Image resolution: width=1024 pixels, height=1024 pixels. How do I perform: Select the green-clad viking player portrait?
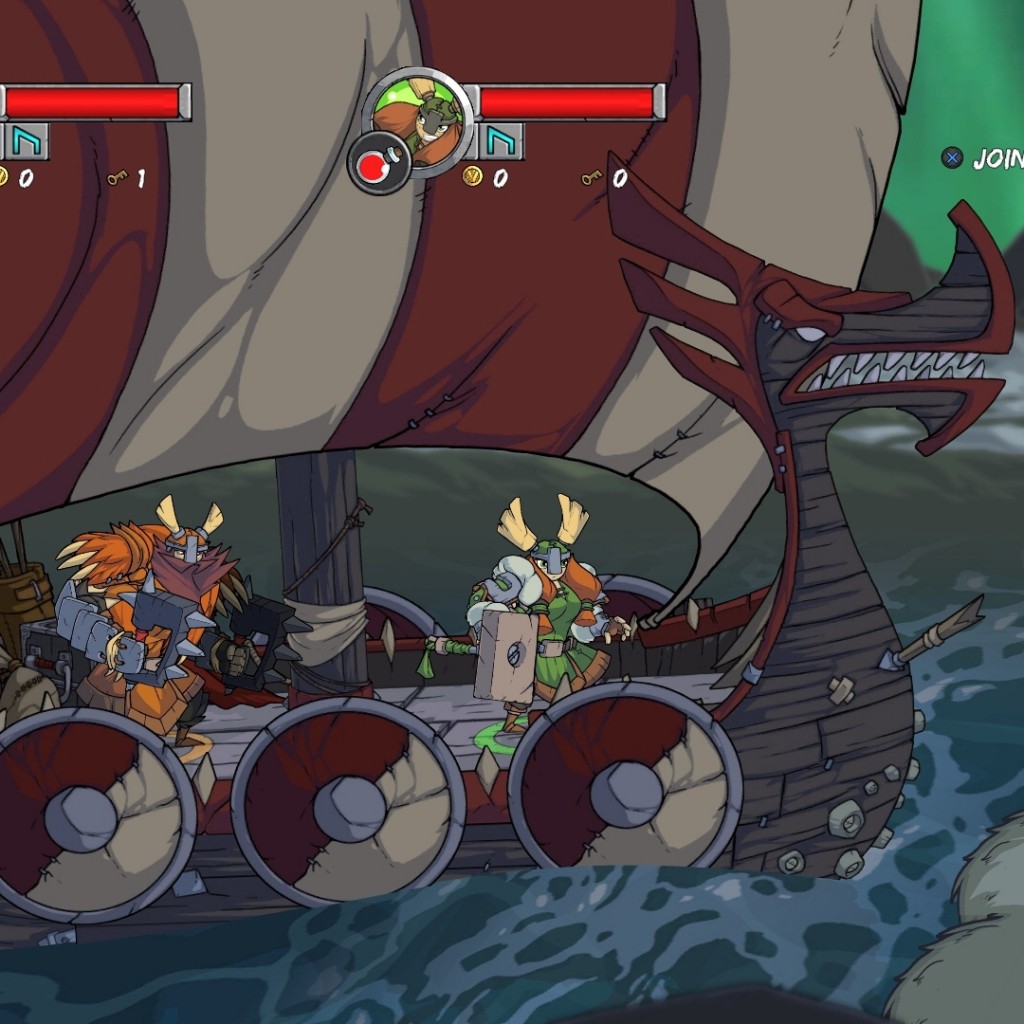(419, 119)
